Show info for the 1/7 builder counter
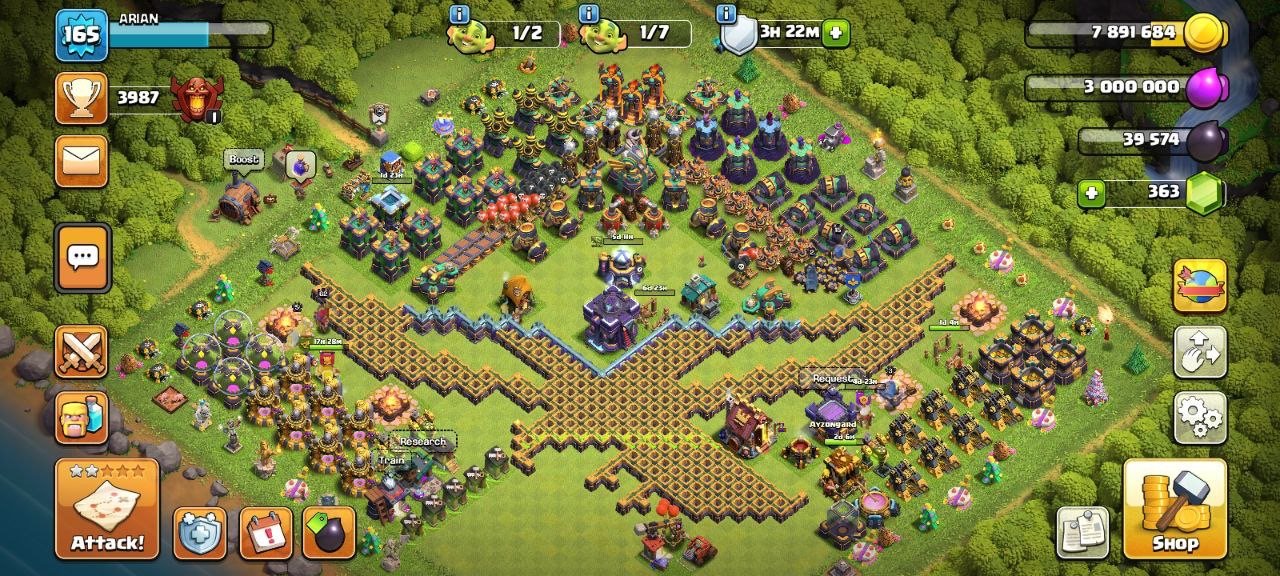The height and width of the screenshot is (576, 1280). coord(589,14)
